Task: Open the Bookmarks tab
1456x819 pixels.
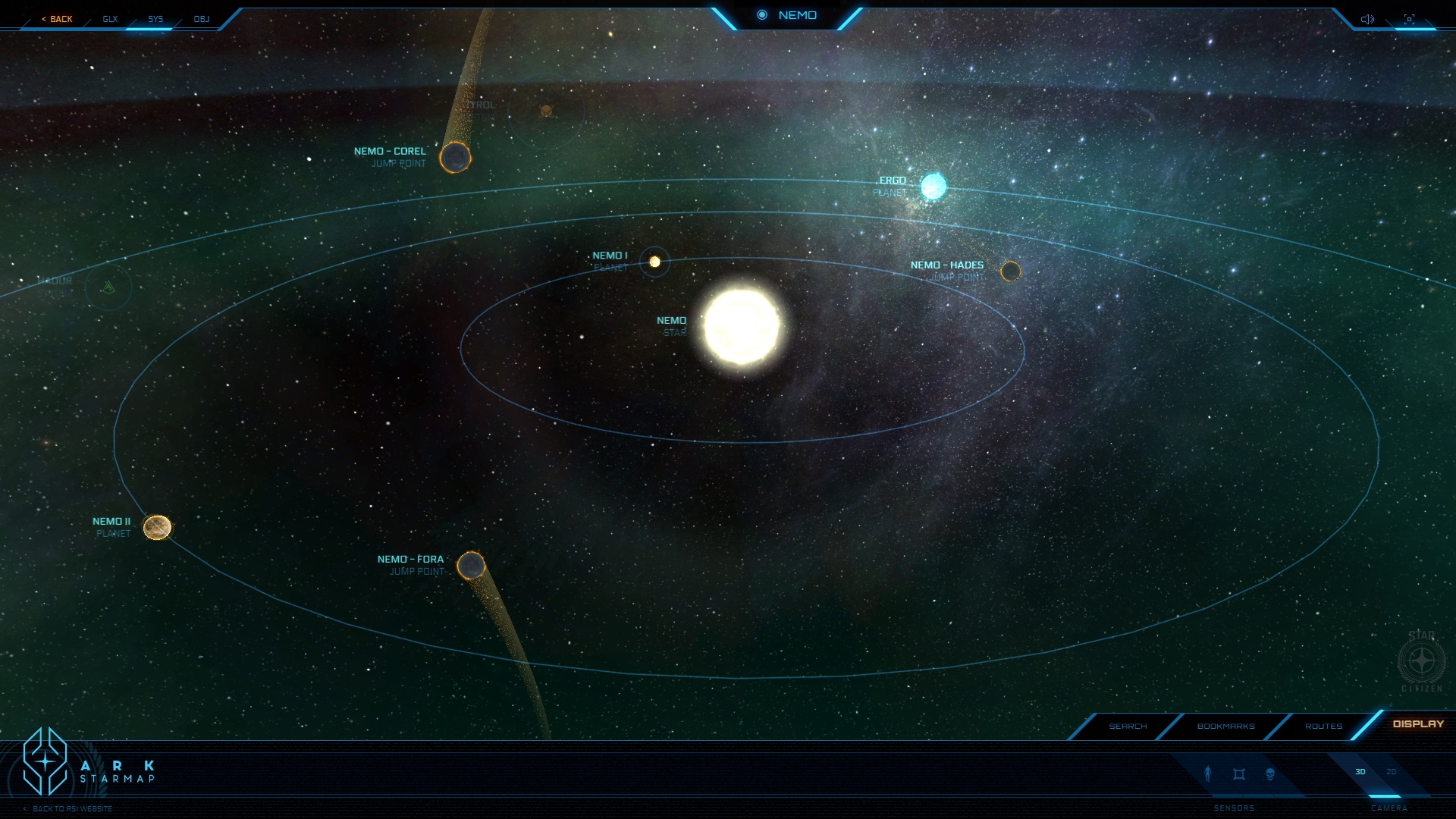Action: 1225,726
